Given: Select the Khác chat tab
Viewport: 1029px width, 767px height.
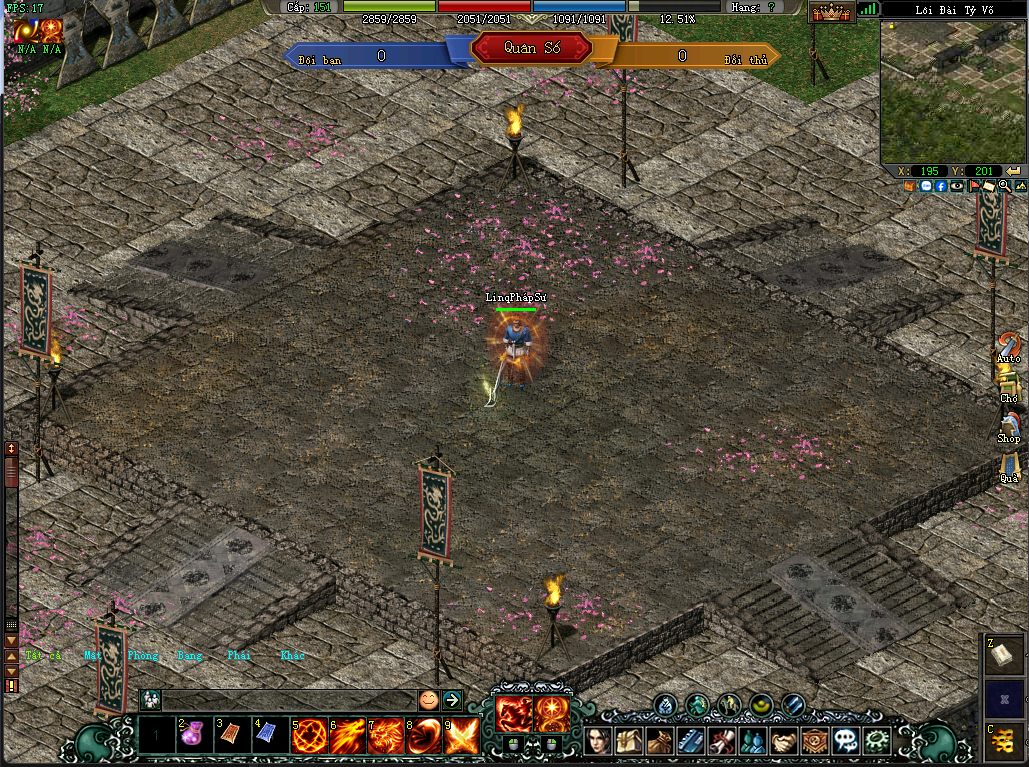Looking at the screenshot, I should coord(292,656).
